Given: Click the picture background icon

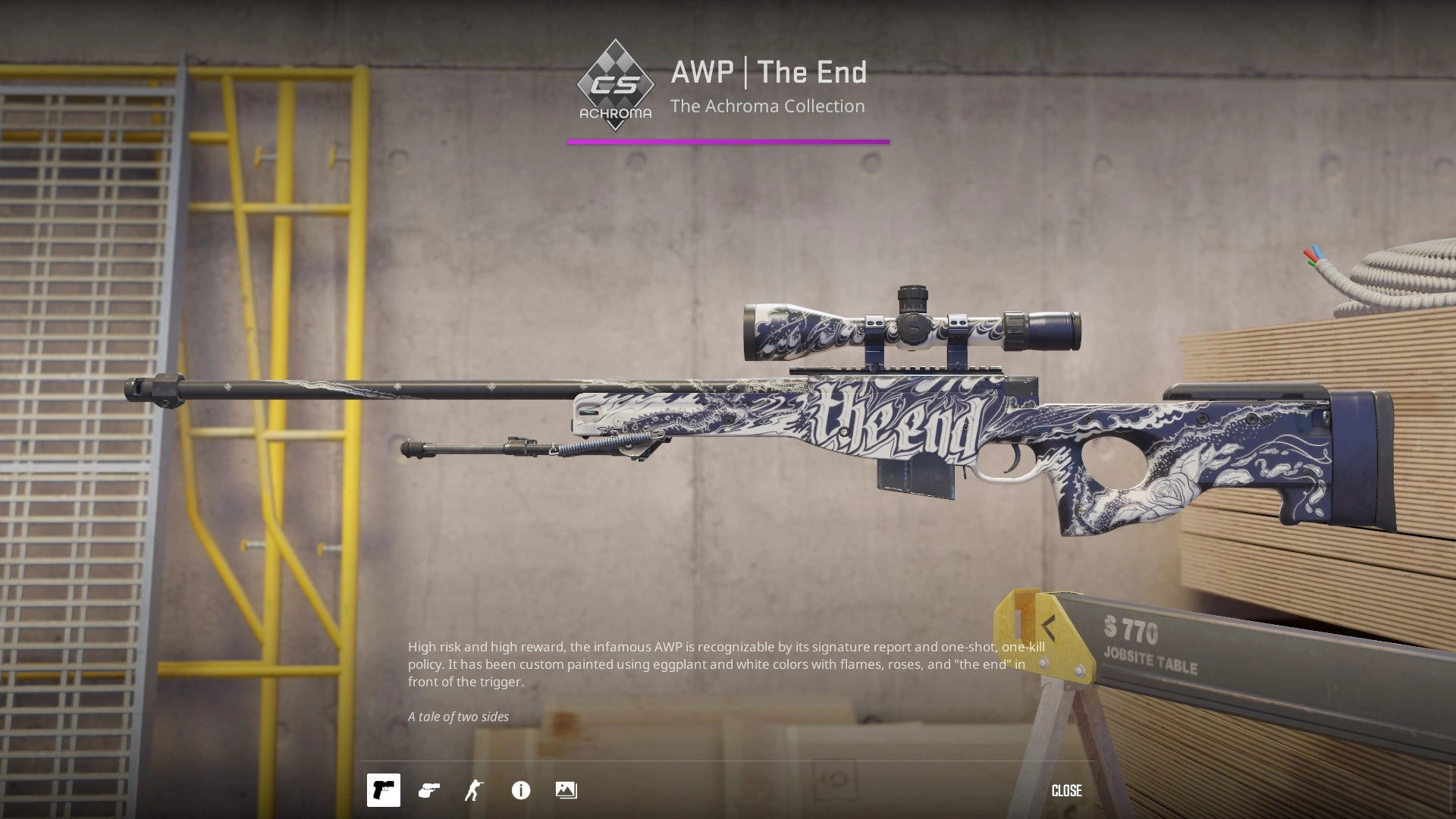Looking at the screenshot, I should click(x=566, y=790).
